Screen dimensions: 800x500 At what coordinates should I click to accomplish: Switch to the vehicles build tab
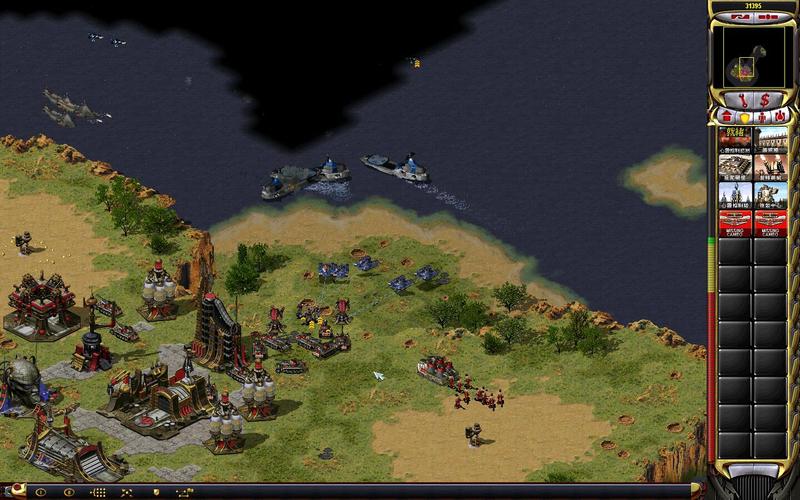(779, 117)
